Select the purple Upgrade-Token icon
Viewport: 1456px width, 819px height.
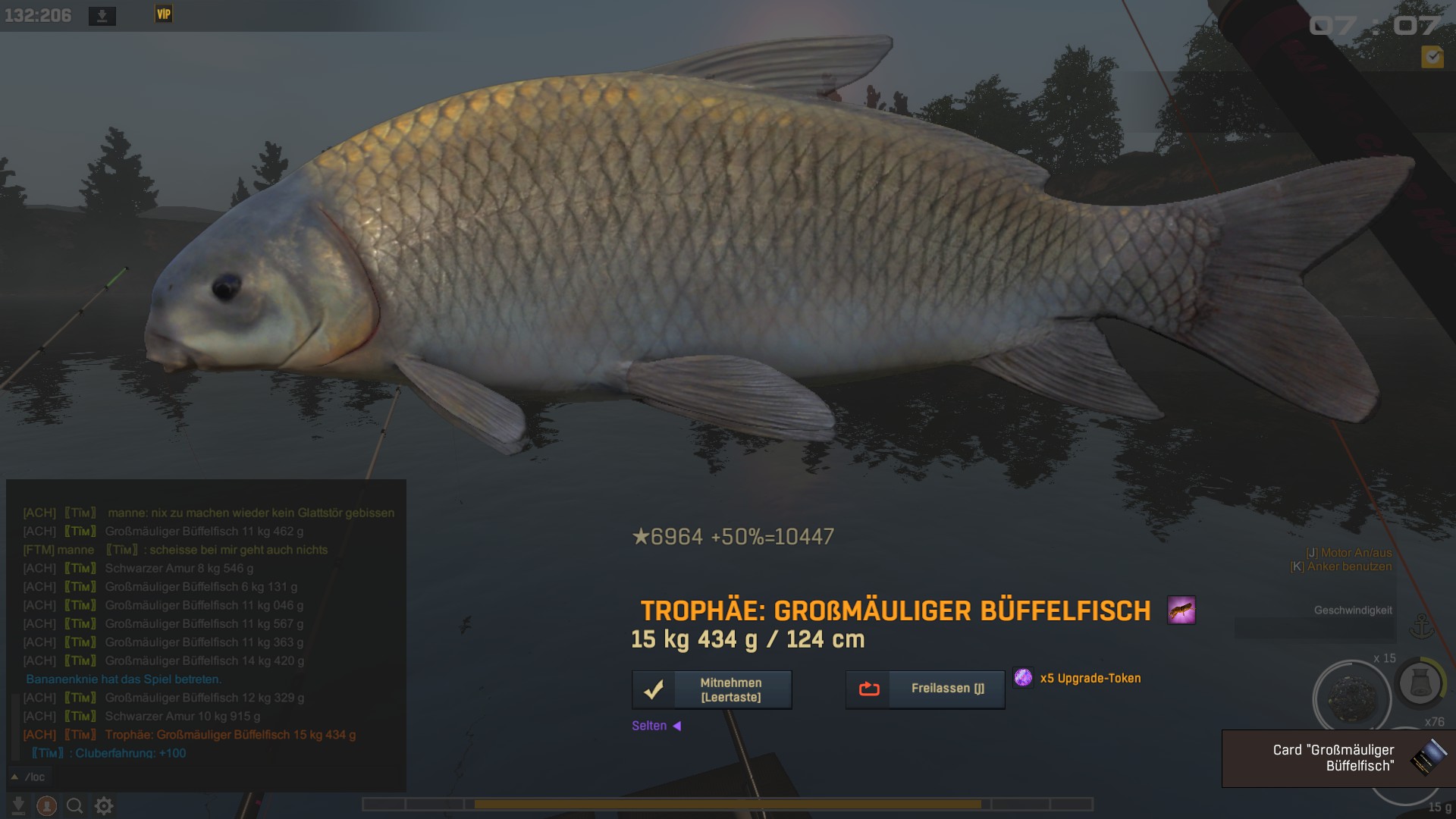[x=1023, y=678]
